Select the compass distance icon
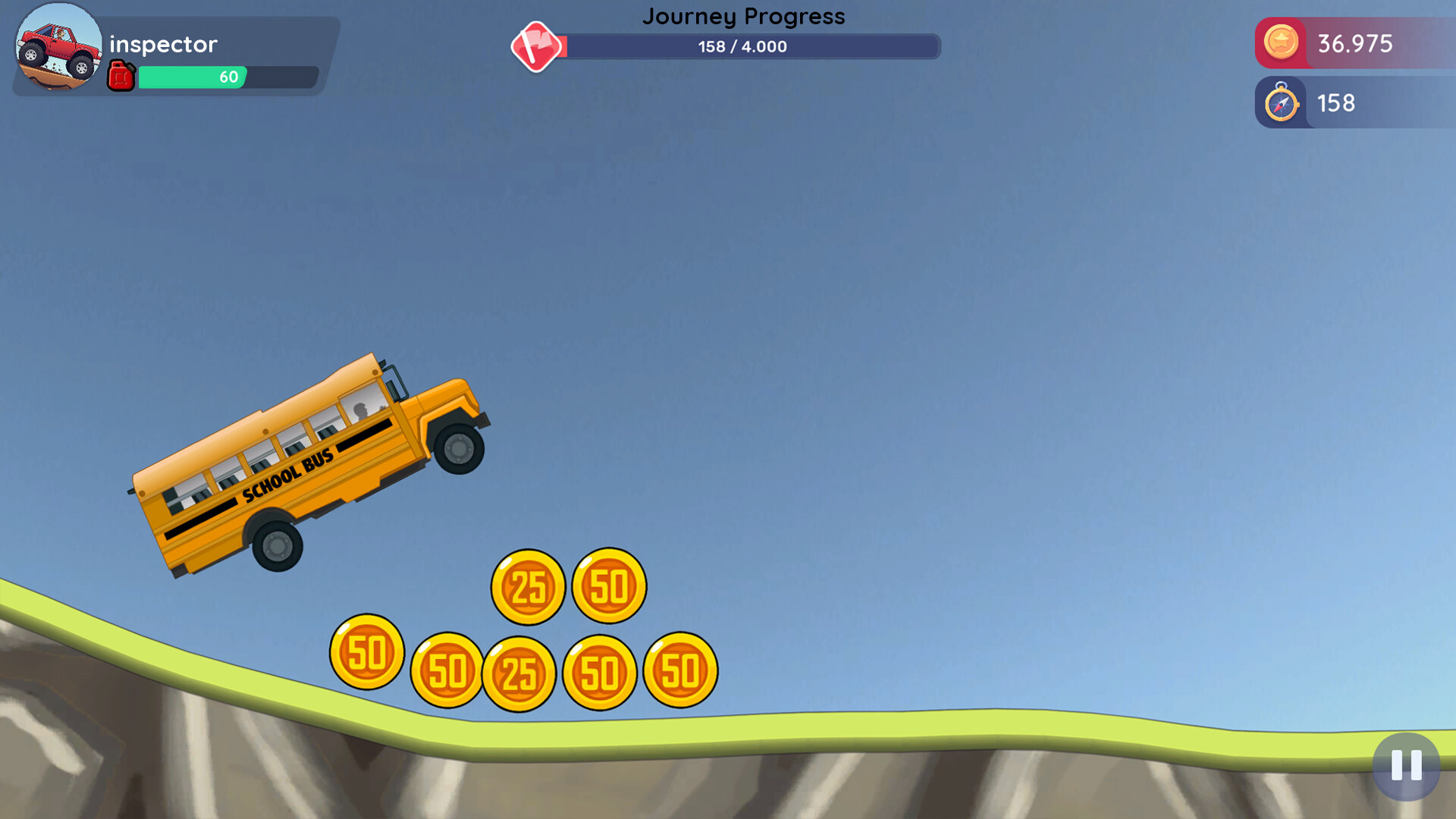Image resolution: width=1456 pixels, height=819 pixels. pos(1282,102)
